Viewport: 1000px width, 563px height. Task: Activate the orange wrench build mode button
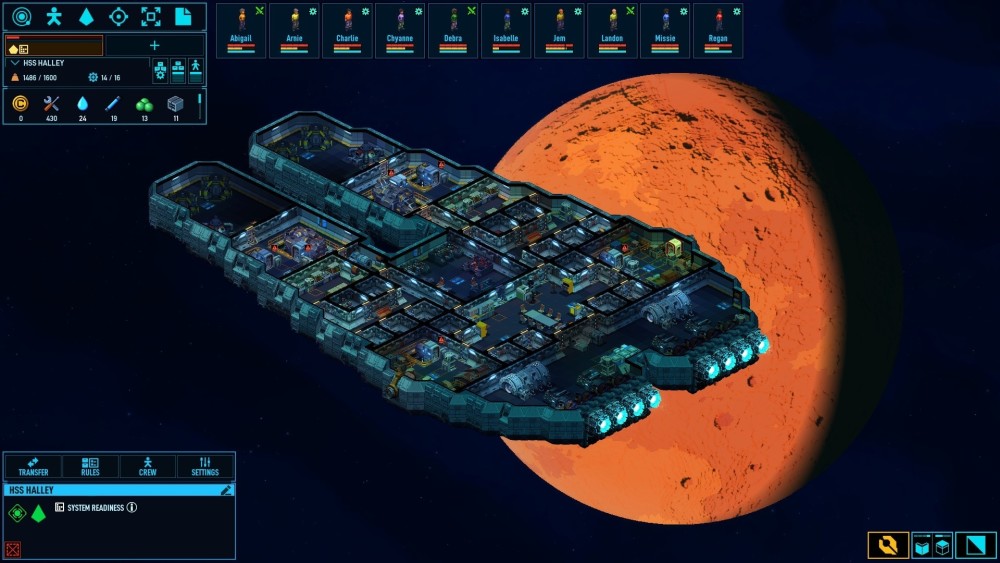888,545
